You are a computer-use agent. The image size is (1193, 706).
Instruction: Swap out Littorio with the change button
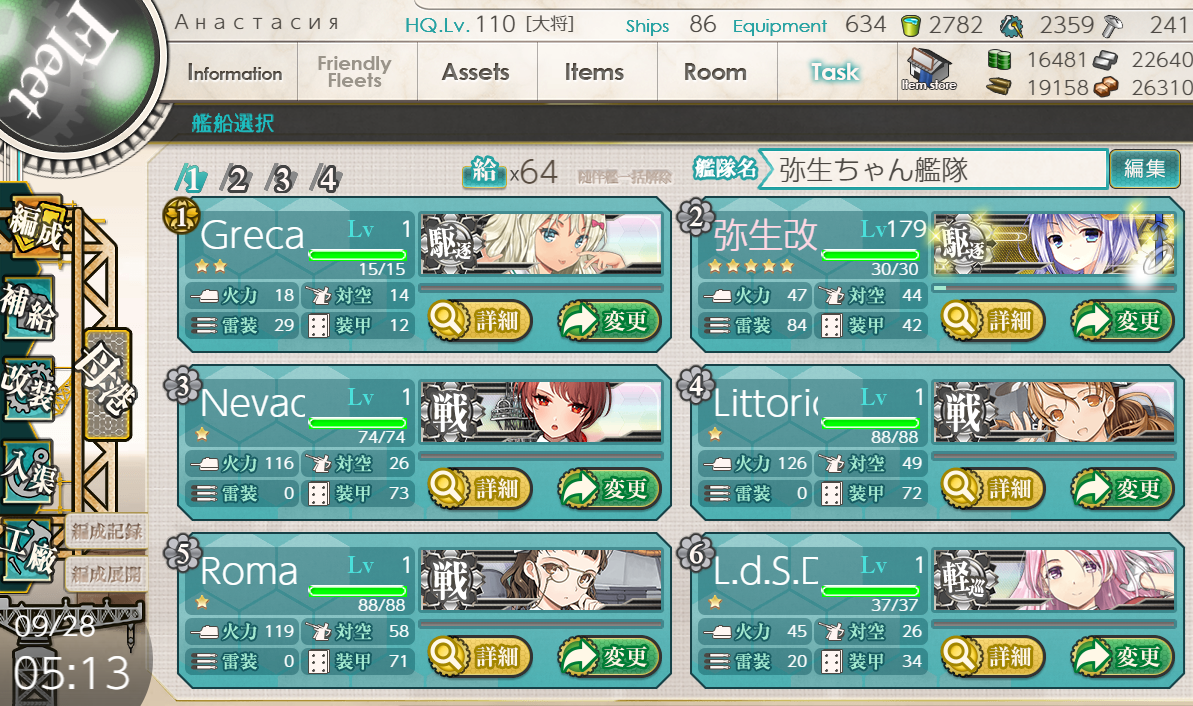tap(1122, 489)
